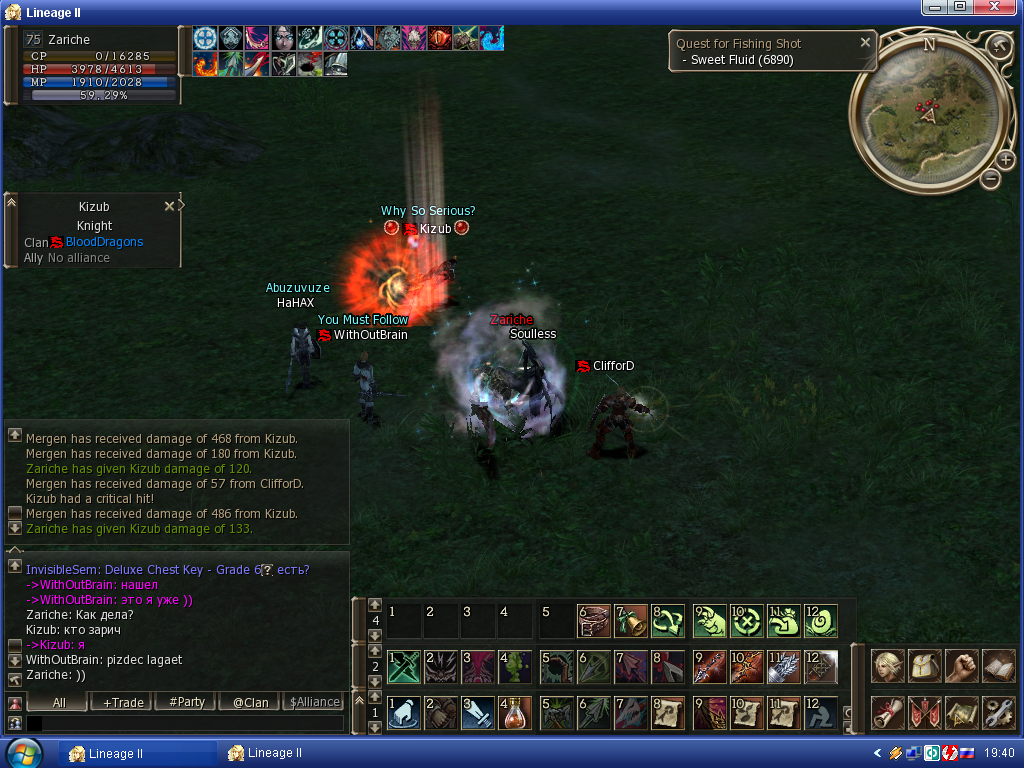
Task: Activate the sit/stand action in slot 12
Action: pos(822,713)
